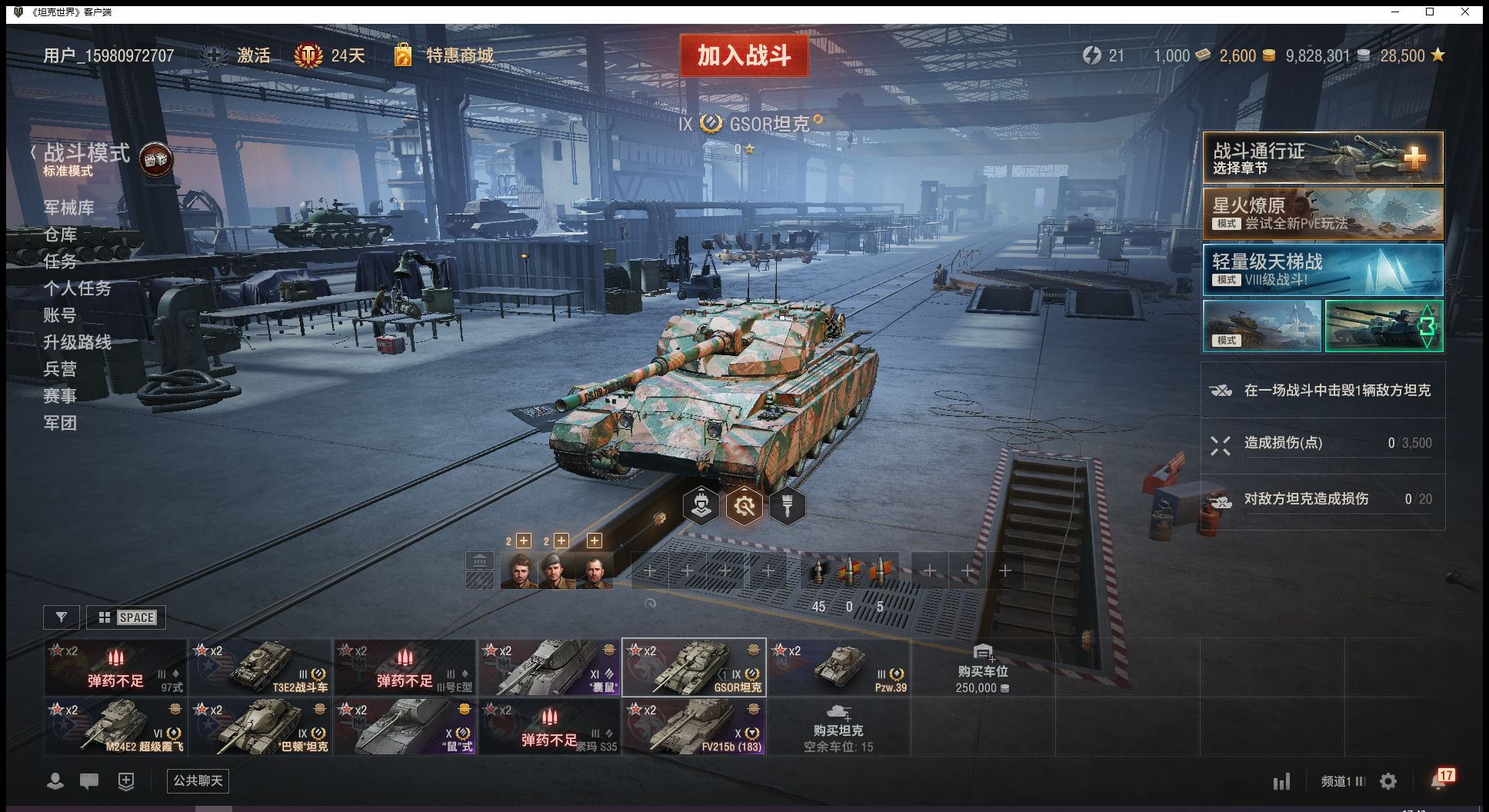Open the Lightweight Ladder (轻量级天梯战) banner
Viewport: 1489px width, 812px height.
tap(1322, 270)
